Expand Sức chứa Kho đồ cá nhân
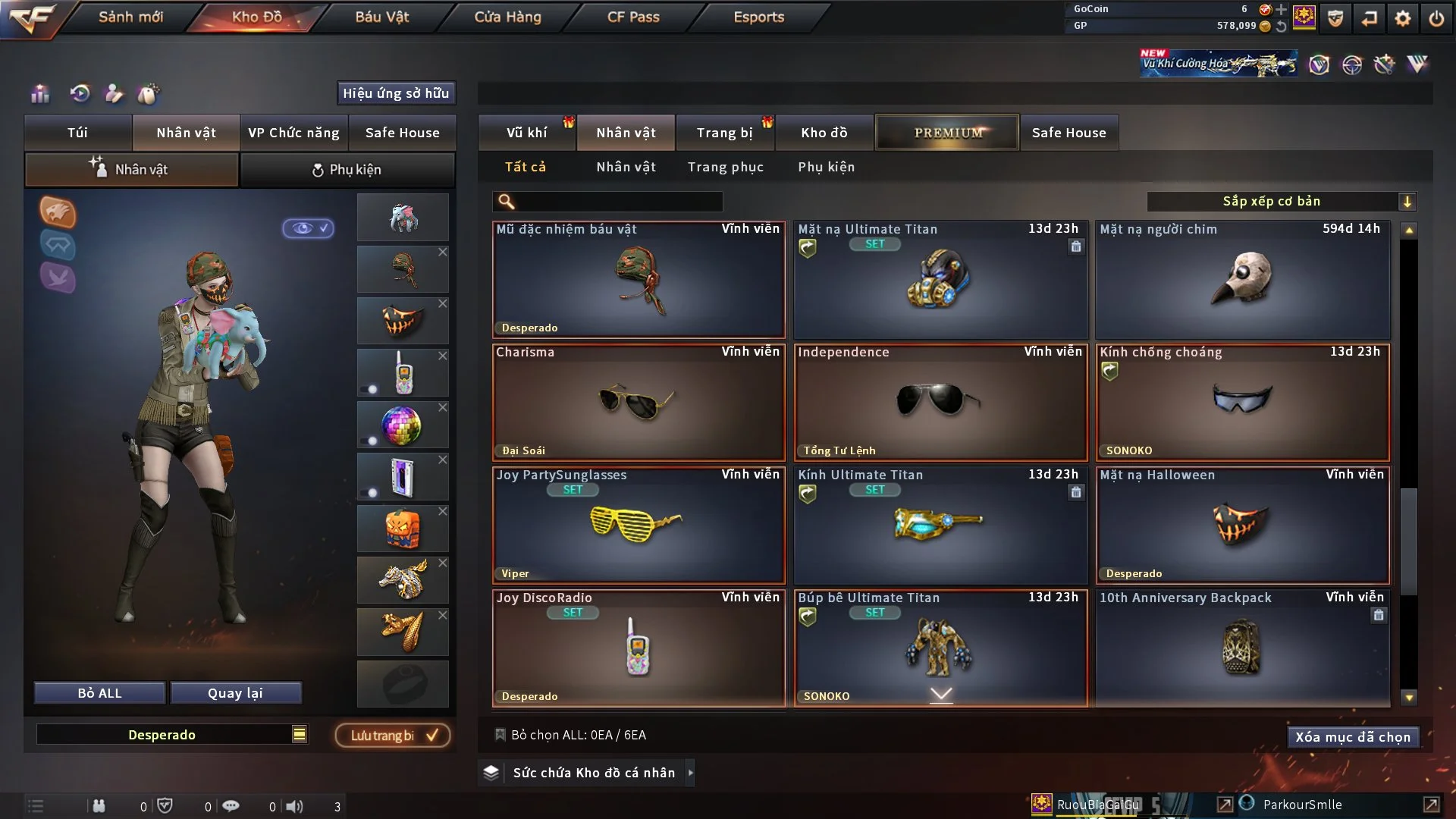This screenshot has width=1456, height=819. [690, 773]
